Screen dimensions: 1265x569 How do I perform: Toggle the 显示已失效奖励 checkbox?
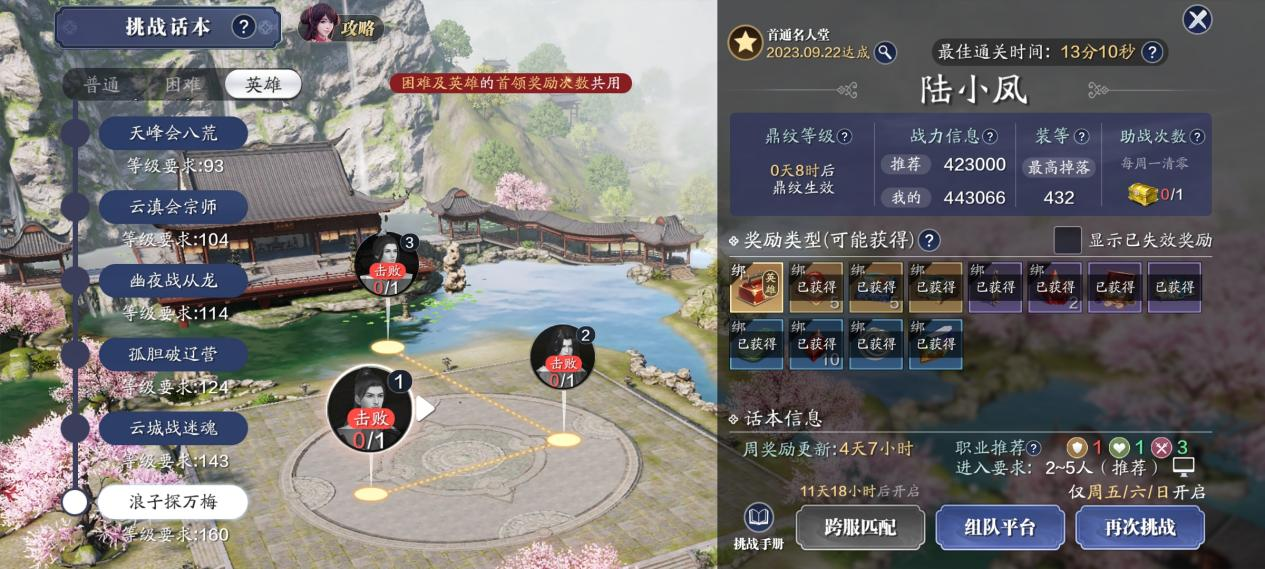[1068, 240]
